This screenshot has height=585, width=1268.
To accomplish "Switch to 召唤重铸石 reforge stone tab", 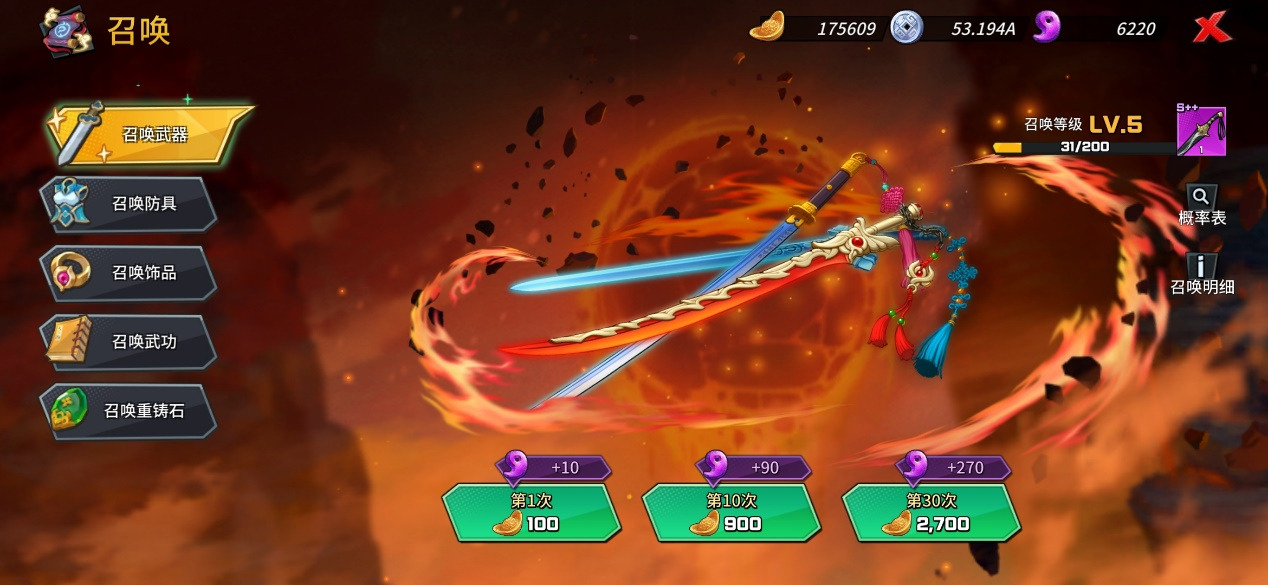I will tap(130, 411).
